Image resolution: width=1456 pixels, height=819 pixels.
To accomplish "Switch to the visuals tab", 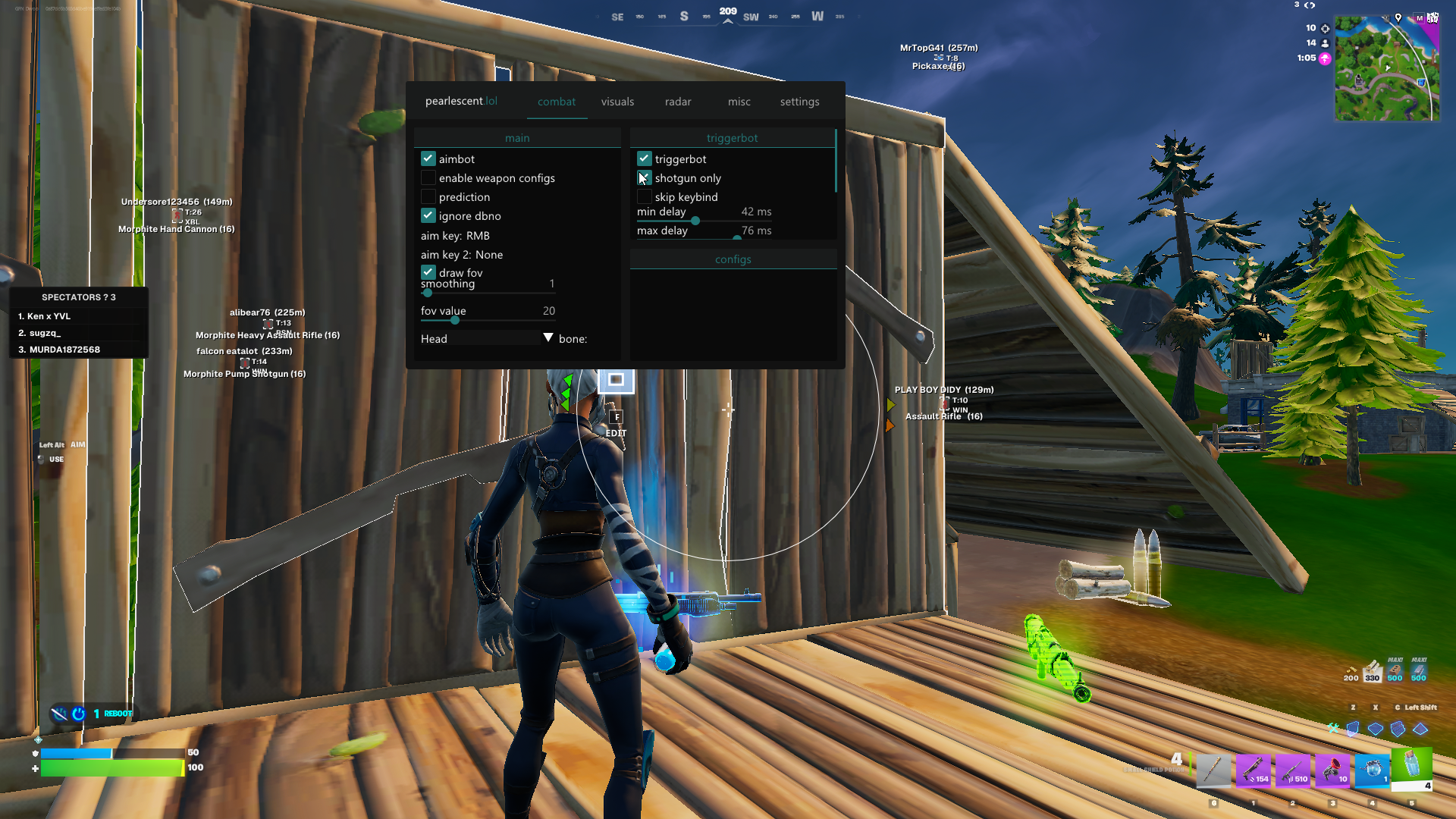I will coord(617,102).
